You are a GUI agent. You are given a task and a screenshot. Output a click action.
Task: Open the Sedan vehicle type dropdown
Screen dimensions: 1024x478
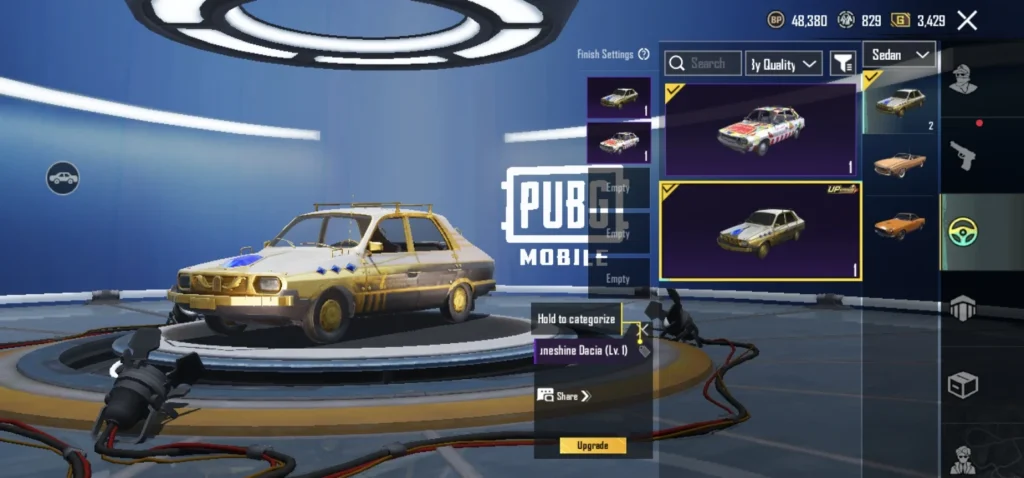898,54
